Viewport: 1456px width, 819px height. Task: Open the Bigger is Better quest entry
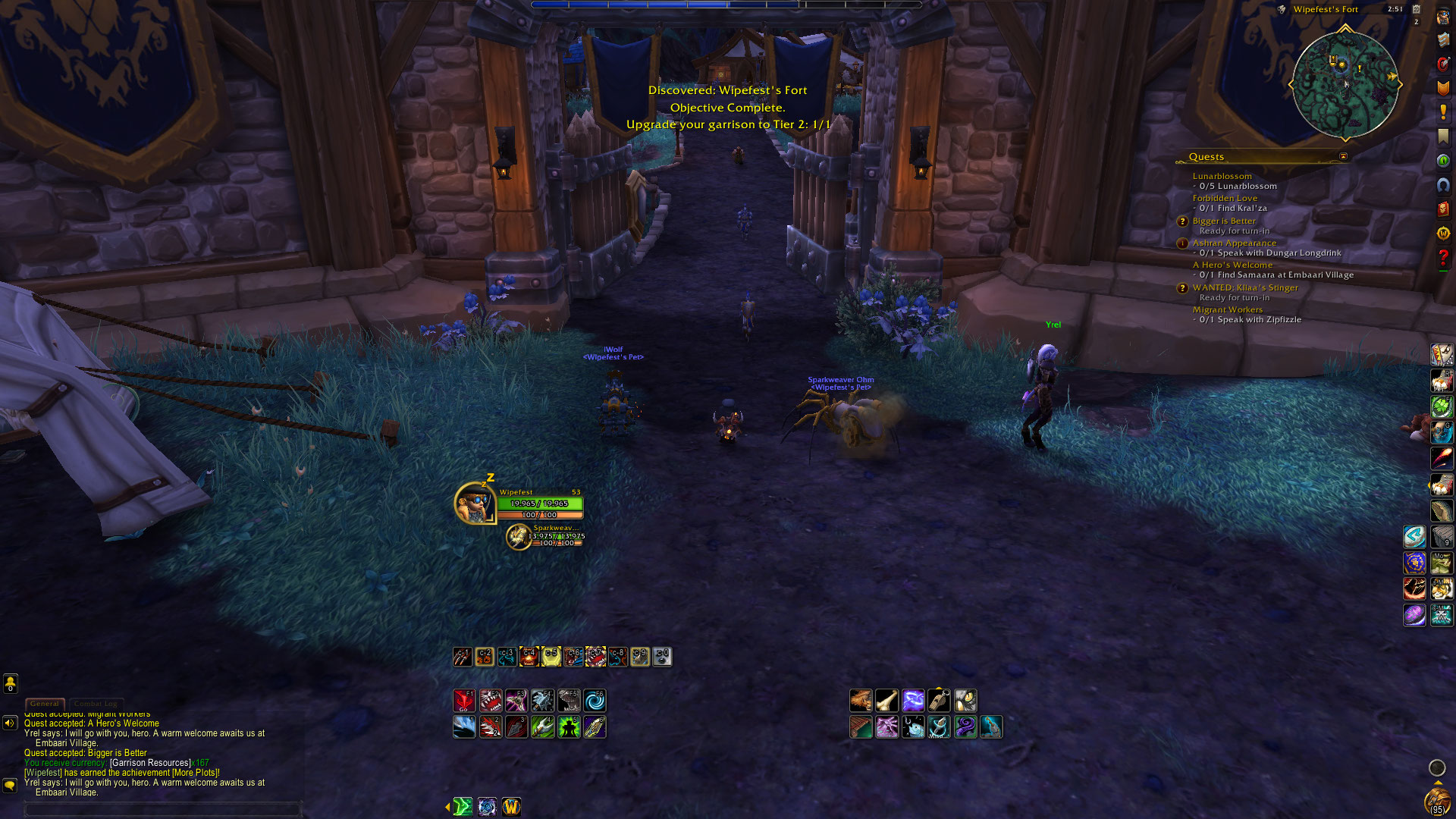1223,221
